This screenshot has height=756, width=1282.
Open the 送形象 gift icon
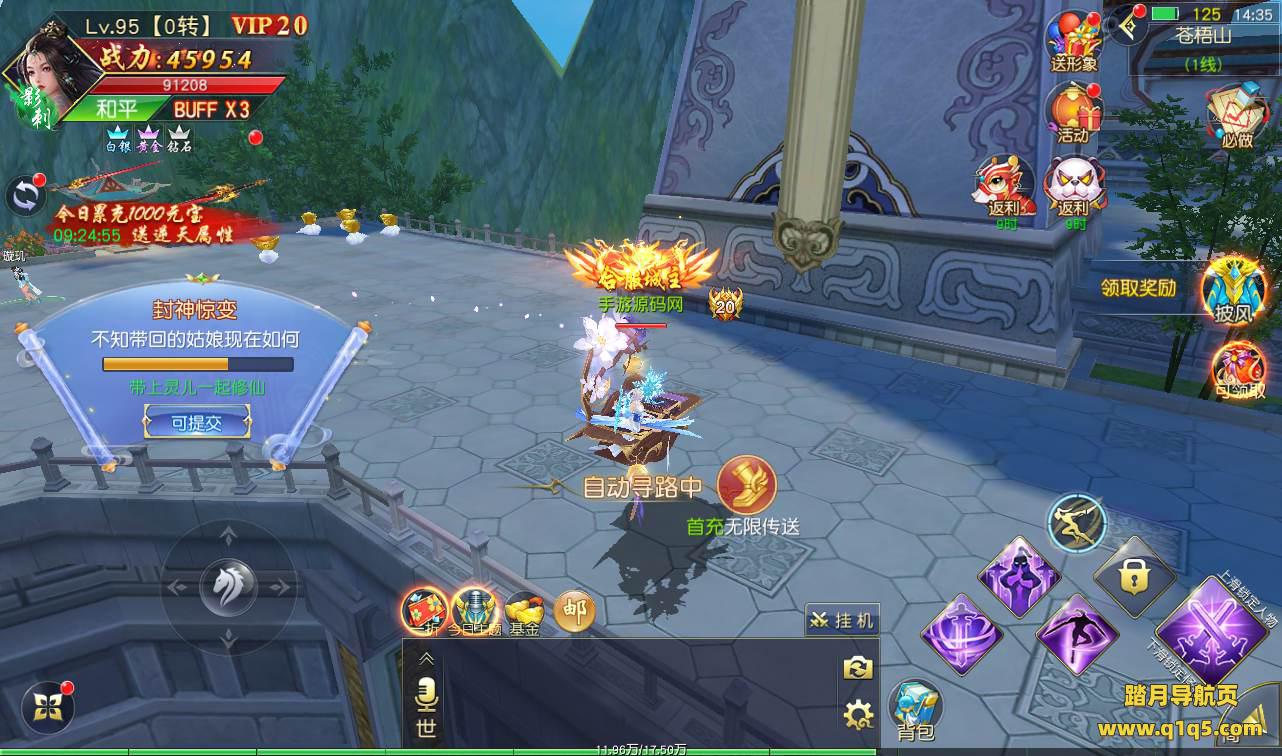point(1073,38)
